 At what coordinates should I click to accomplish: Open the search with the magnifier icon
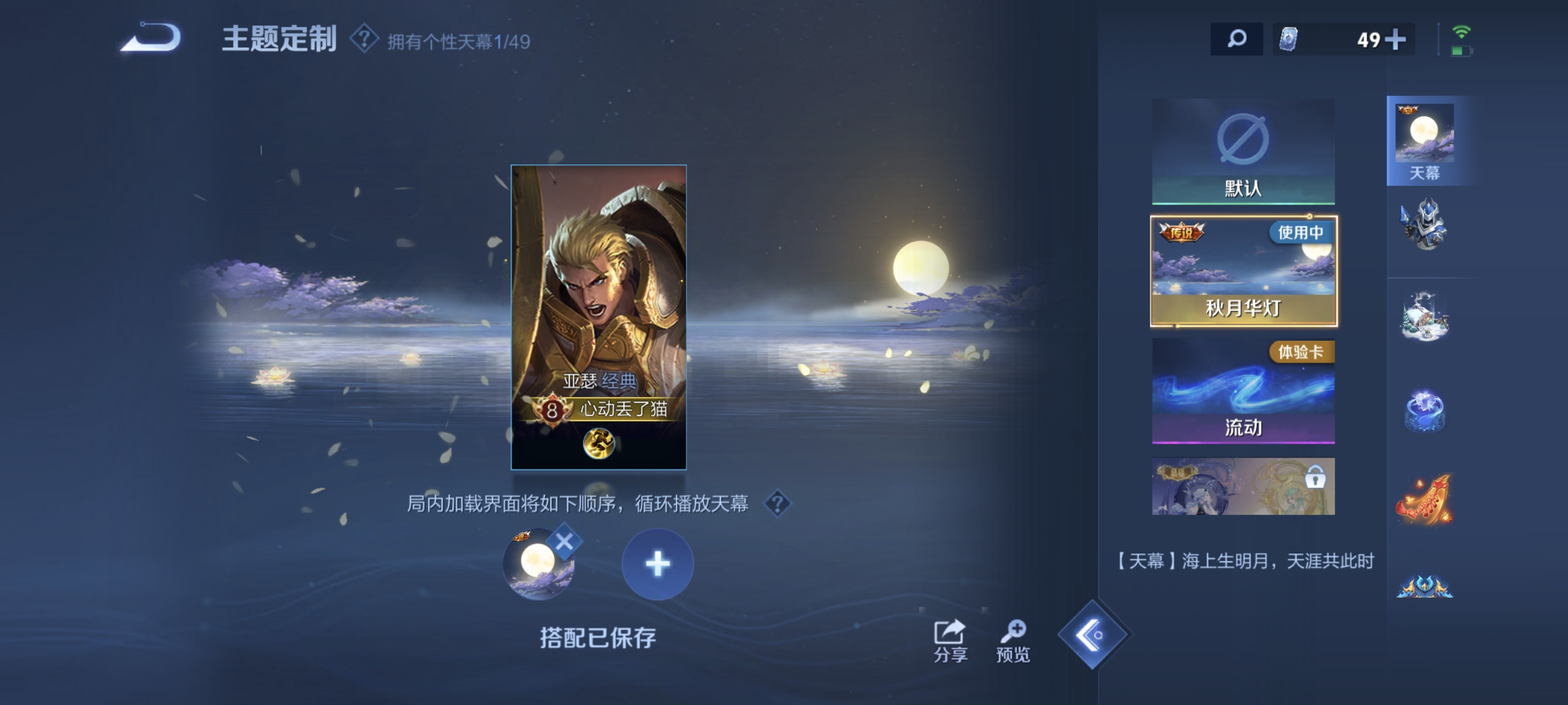click(1236, 39)
